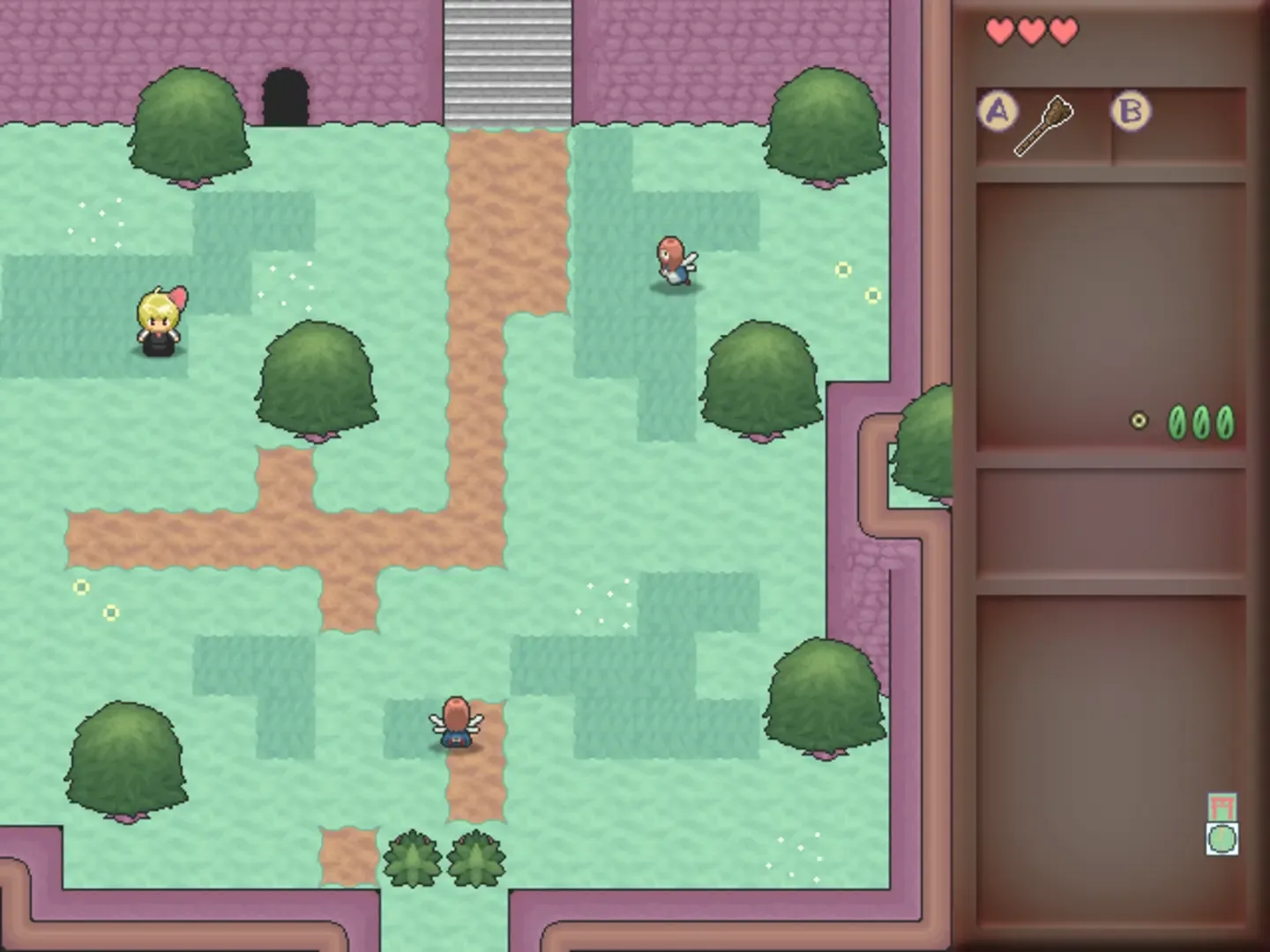Click the middle heart of the health bar
The height and width of the screenshot is (952, 1270).
(1030, 29)
